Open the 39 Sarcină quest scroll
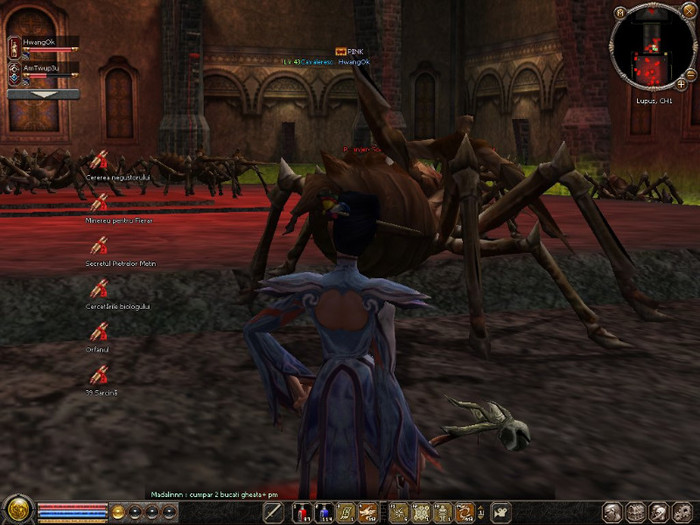The image size is (700, 525). click(98, 375)
